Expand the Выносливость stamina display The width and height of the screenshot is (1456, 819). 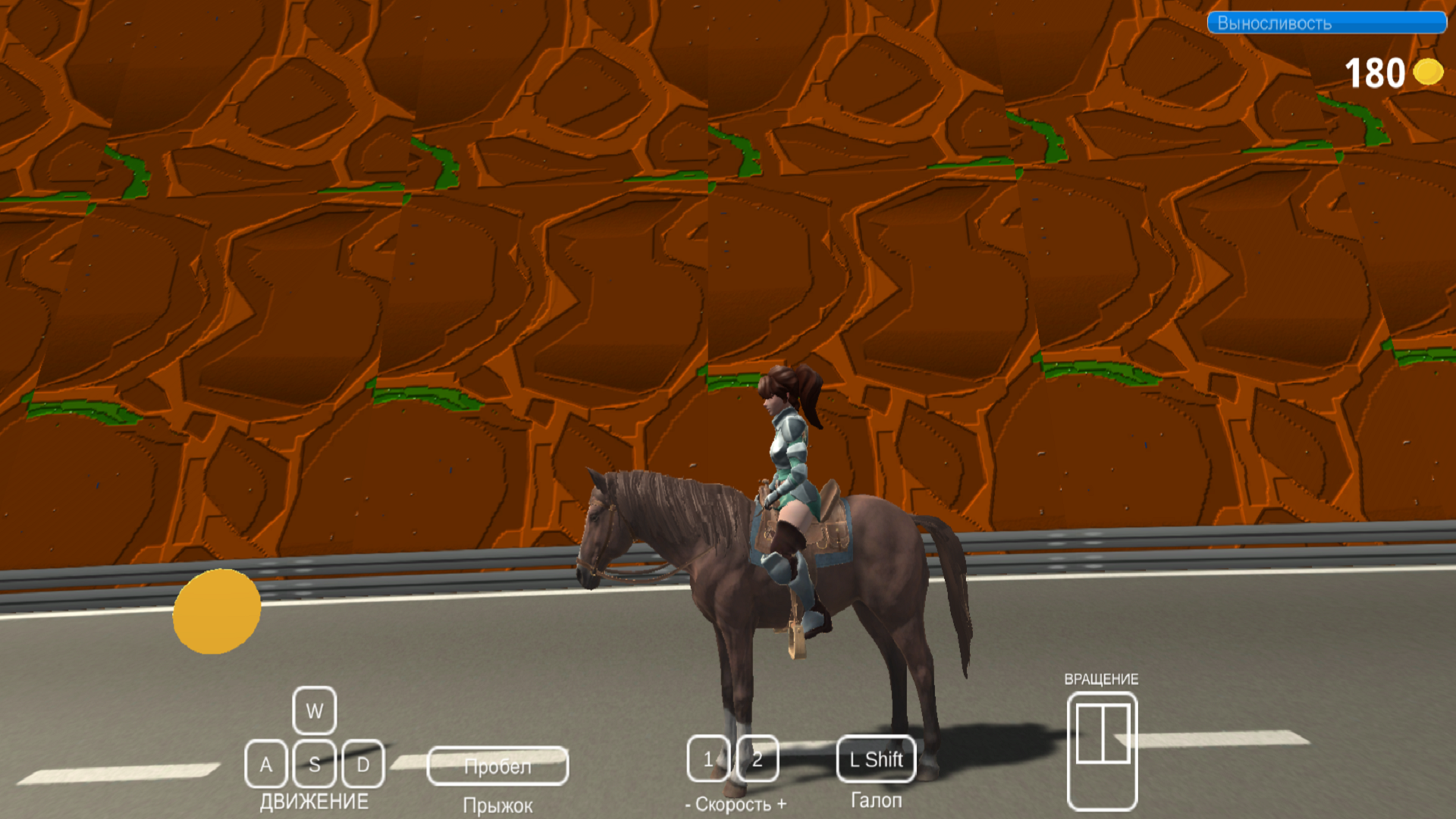point(1327,24)
